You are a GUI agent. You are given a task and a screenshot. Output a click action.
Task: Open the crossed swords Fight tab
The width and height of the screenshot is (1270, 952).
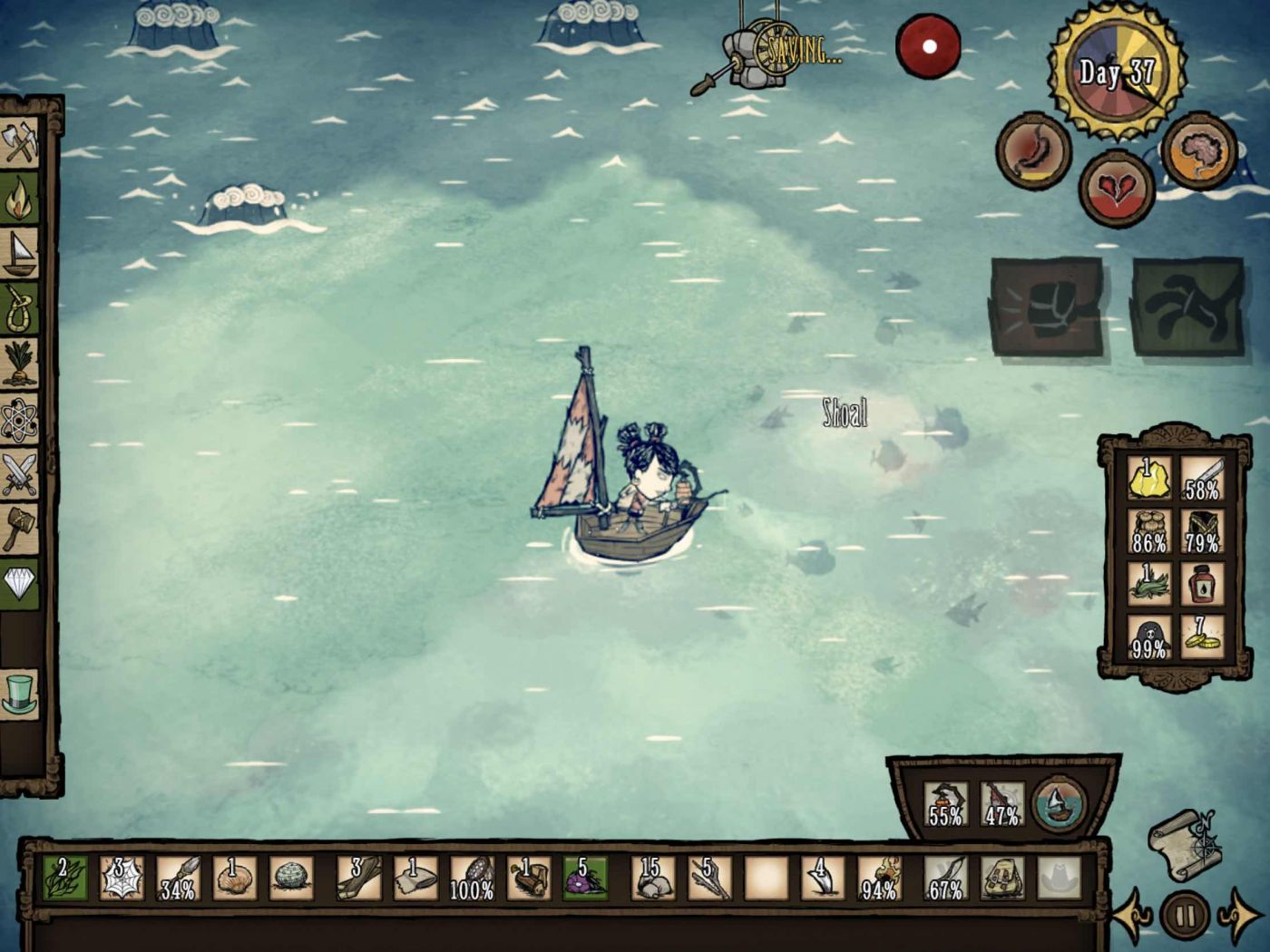[20, 473]
